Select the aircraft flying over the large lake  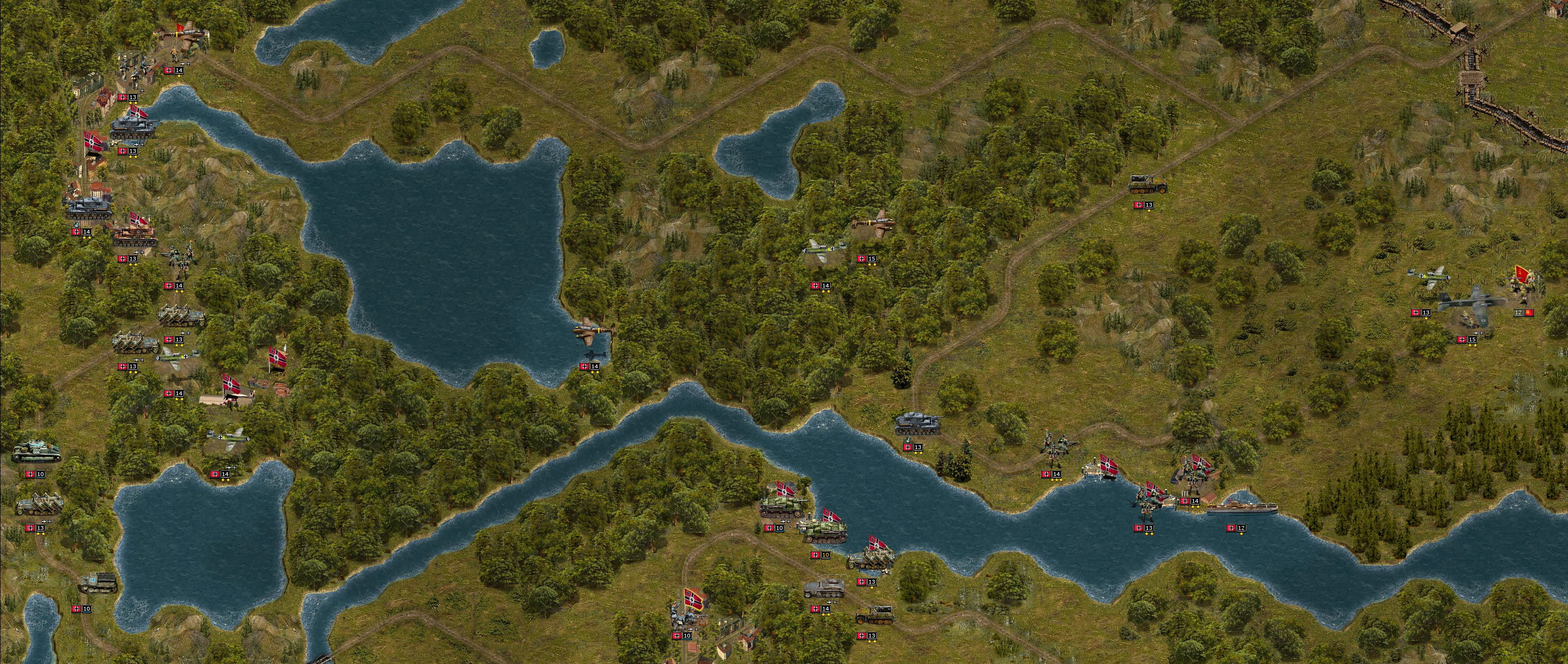[594, 331]
